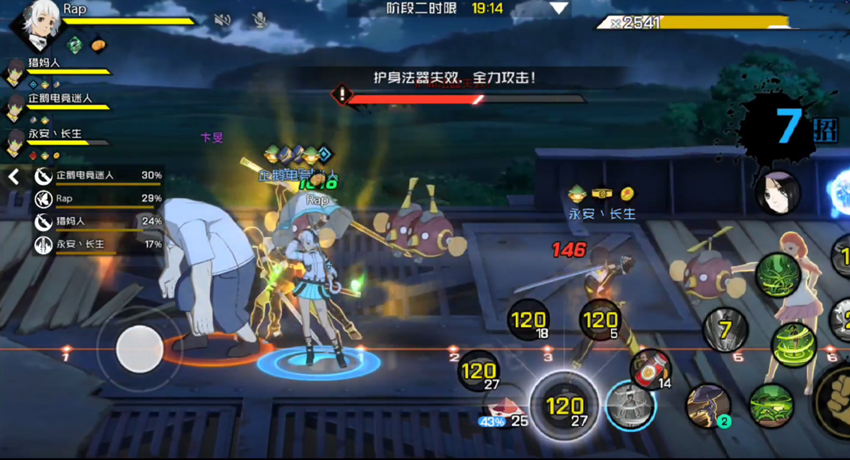Select teammate 猎妈人 in the party list
Viewport: 850px width, 460px height.
tap(15, 69)
